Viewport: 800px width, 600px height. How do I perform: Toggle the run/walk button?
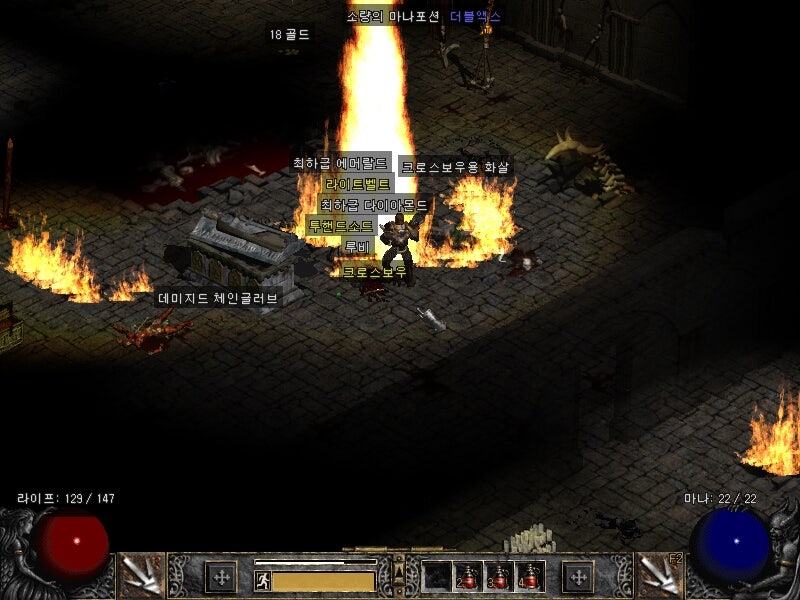[263, 580]
